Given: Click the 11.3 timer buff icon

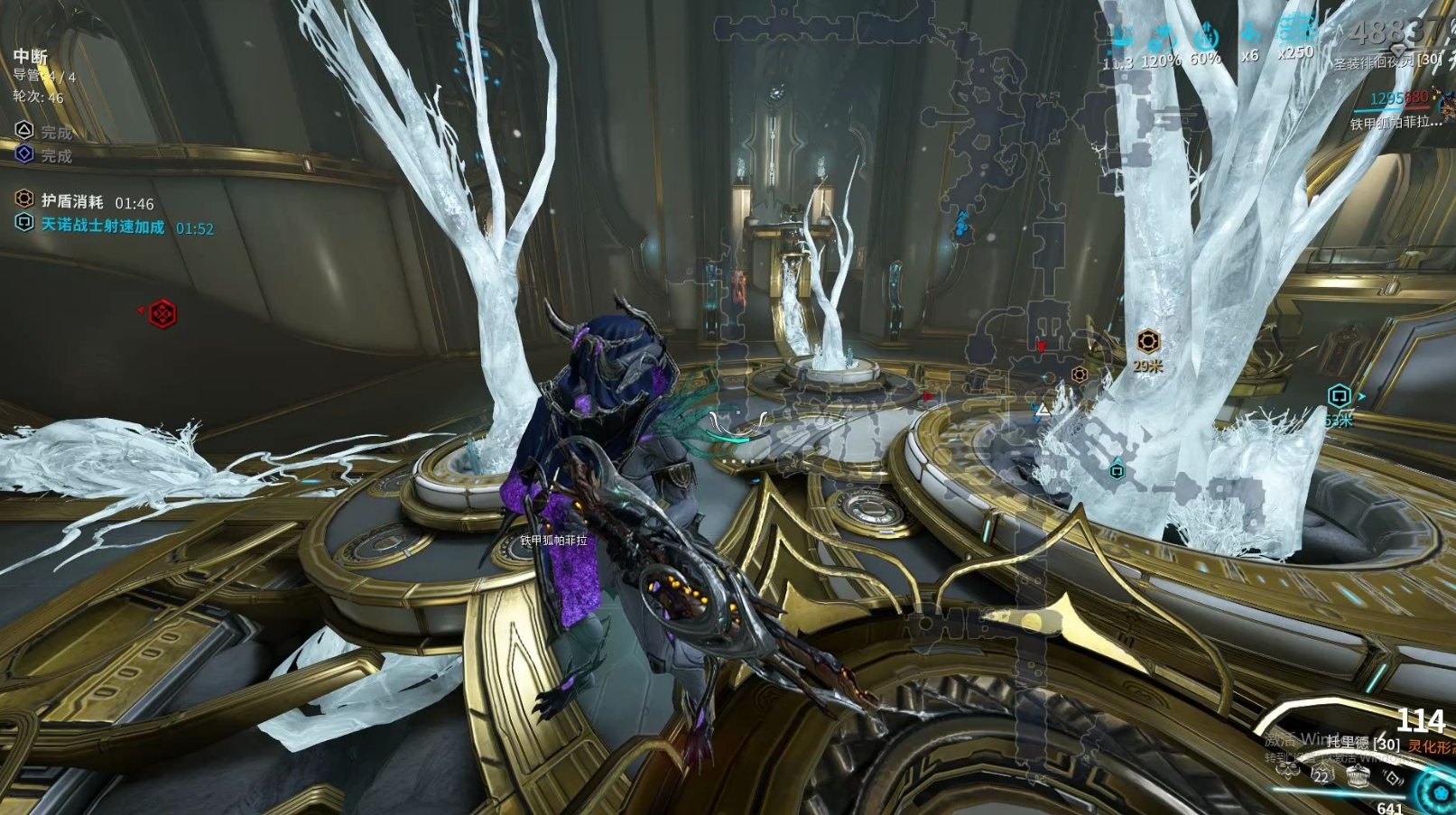Looking at the screenshot, I should (1119, 39).
